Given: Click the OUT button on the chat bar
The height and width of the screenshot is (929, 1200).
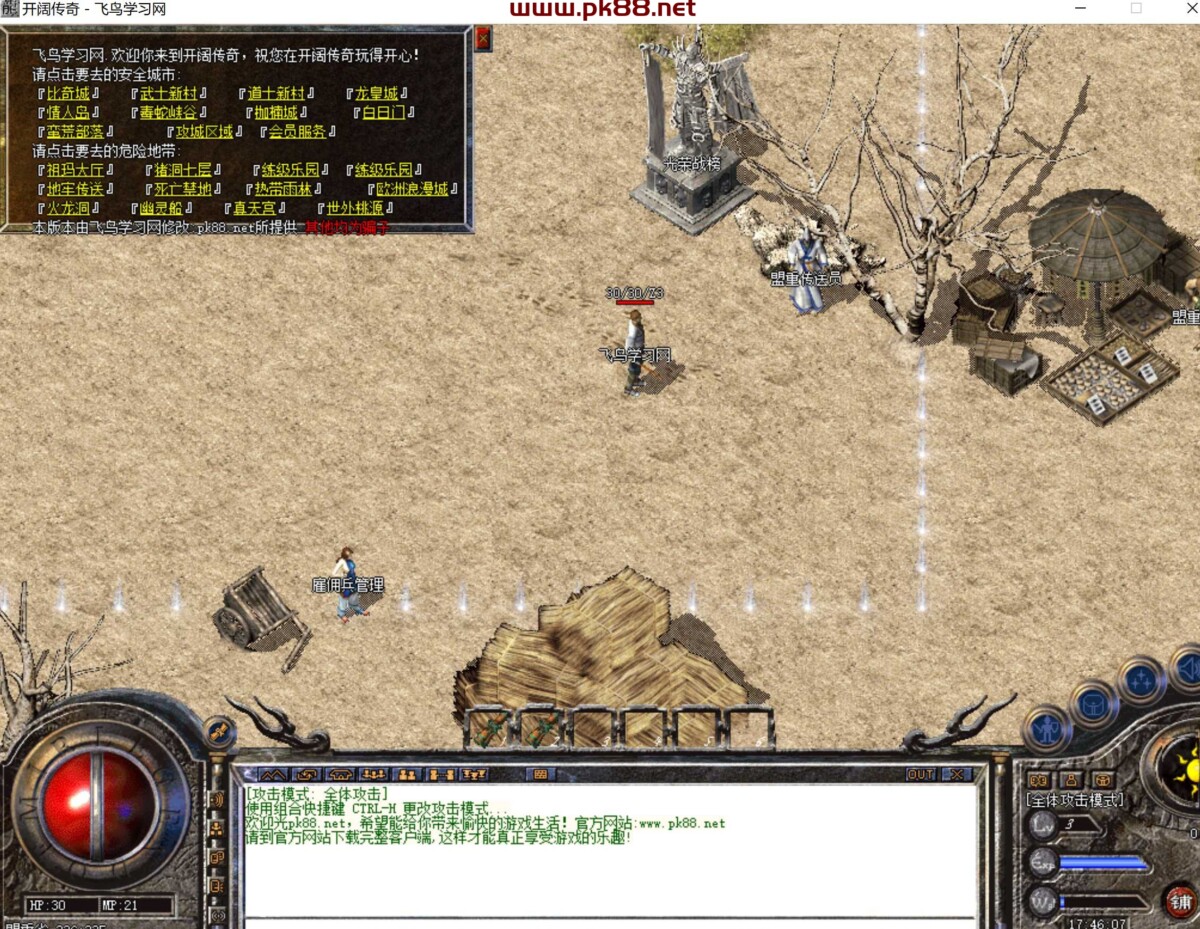Looking at the screenshot, I should click(x=921, y=774).
